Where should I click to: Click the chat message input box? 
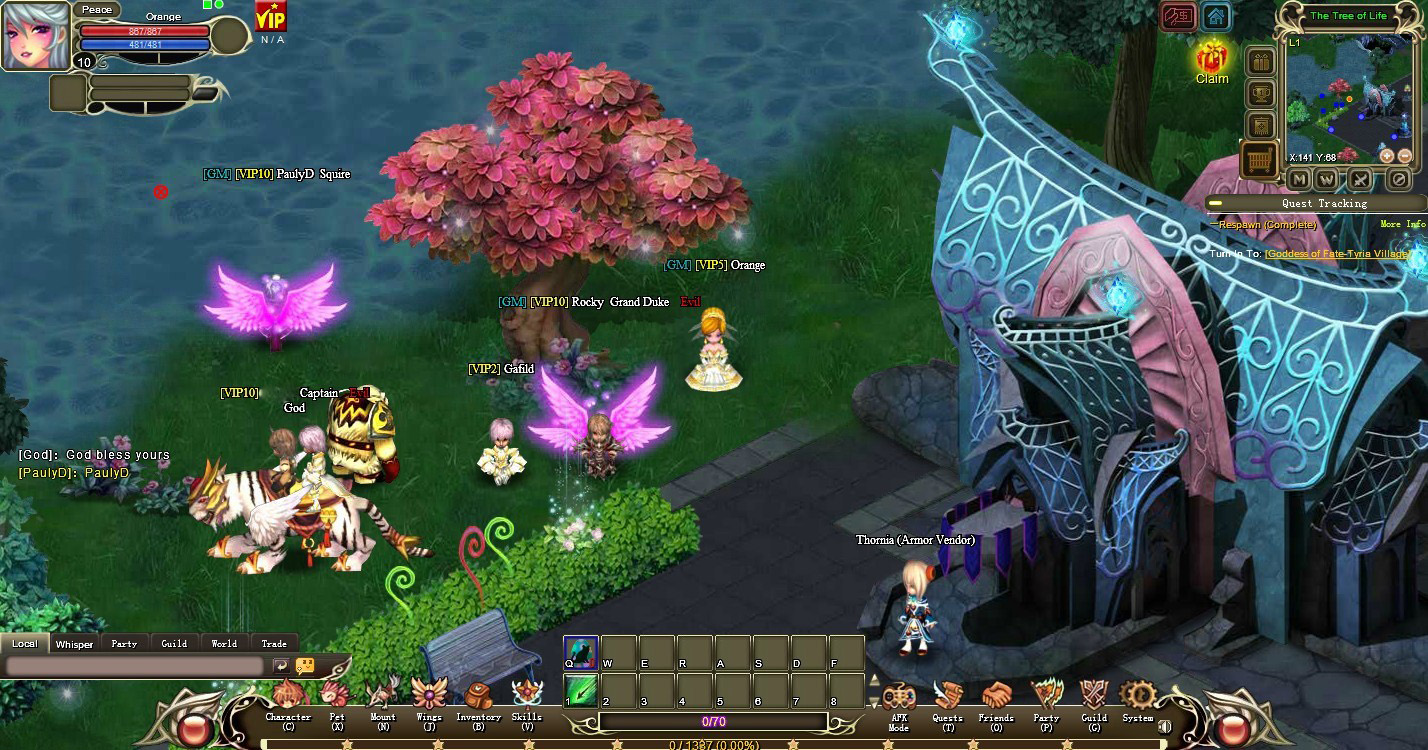[x=138, y=666]
